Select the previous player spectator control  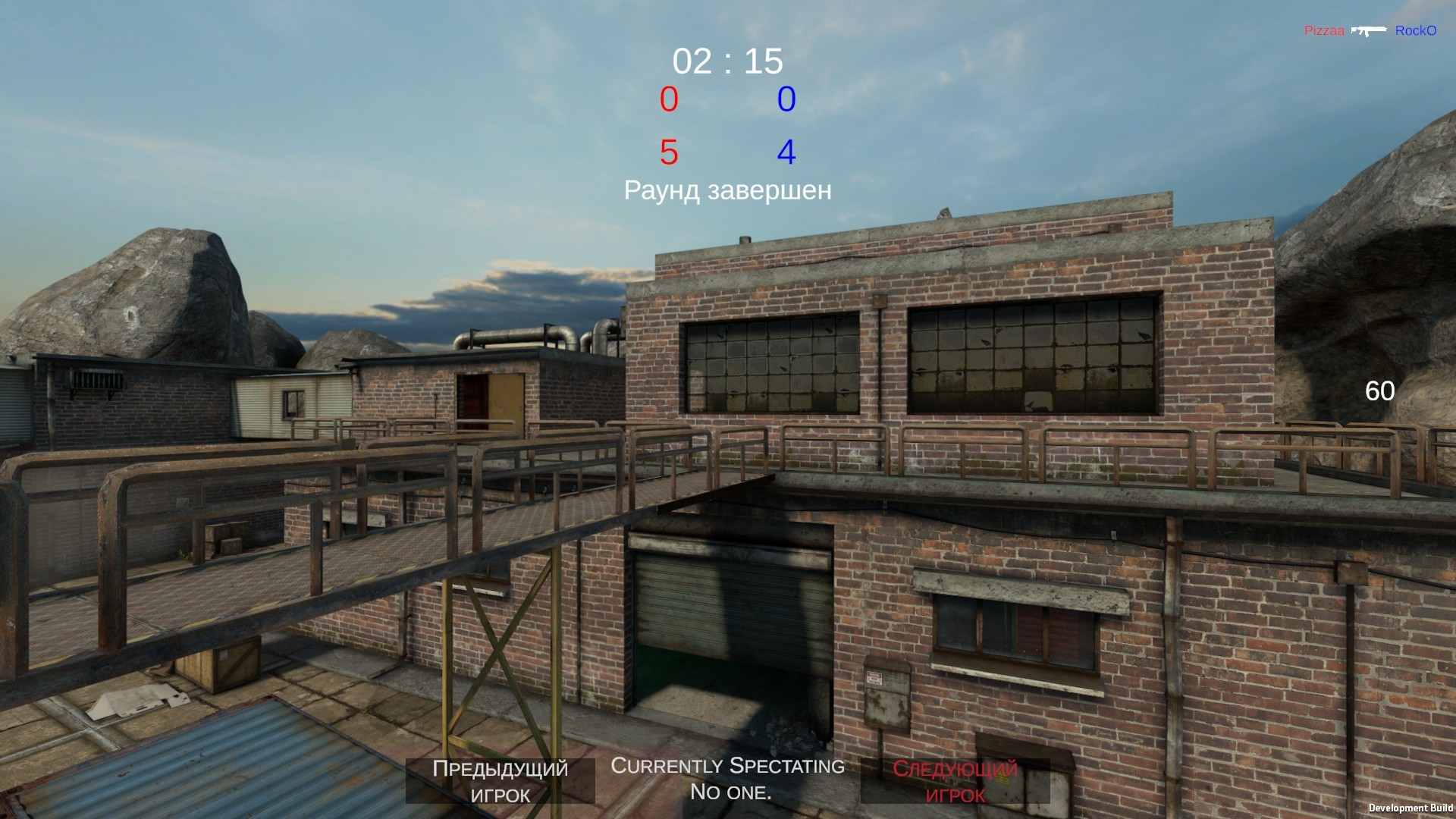[500, 781]
